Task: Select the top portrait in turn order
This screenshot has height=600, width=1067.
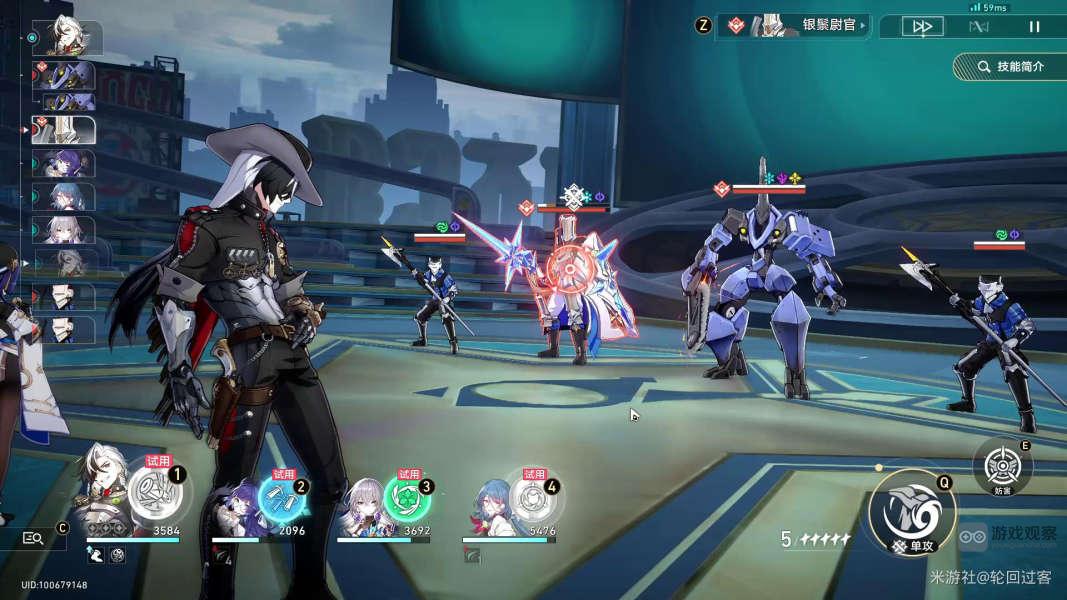Action: 68,38
